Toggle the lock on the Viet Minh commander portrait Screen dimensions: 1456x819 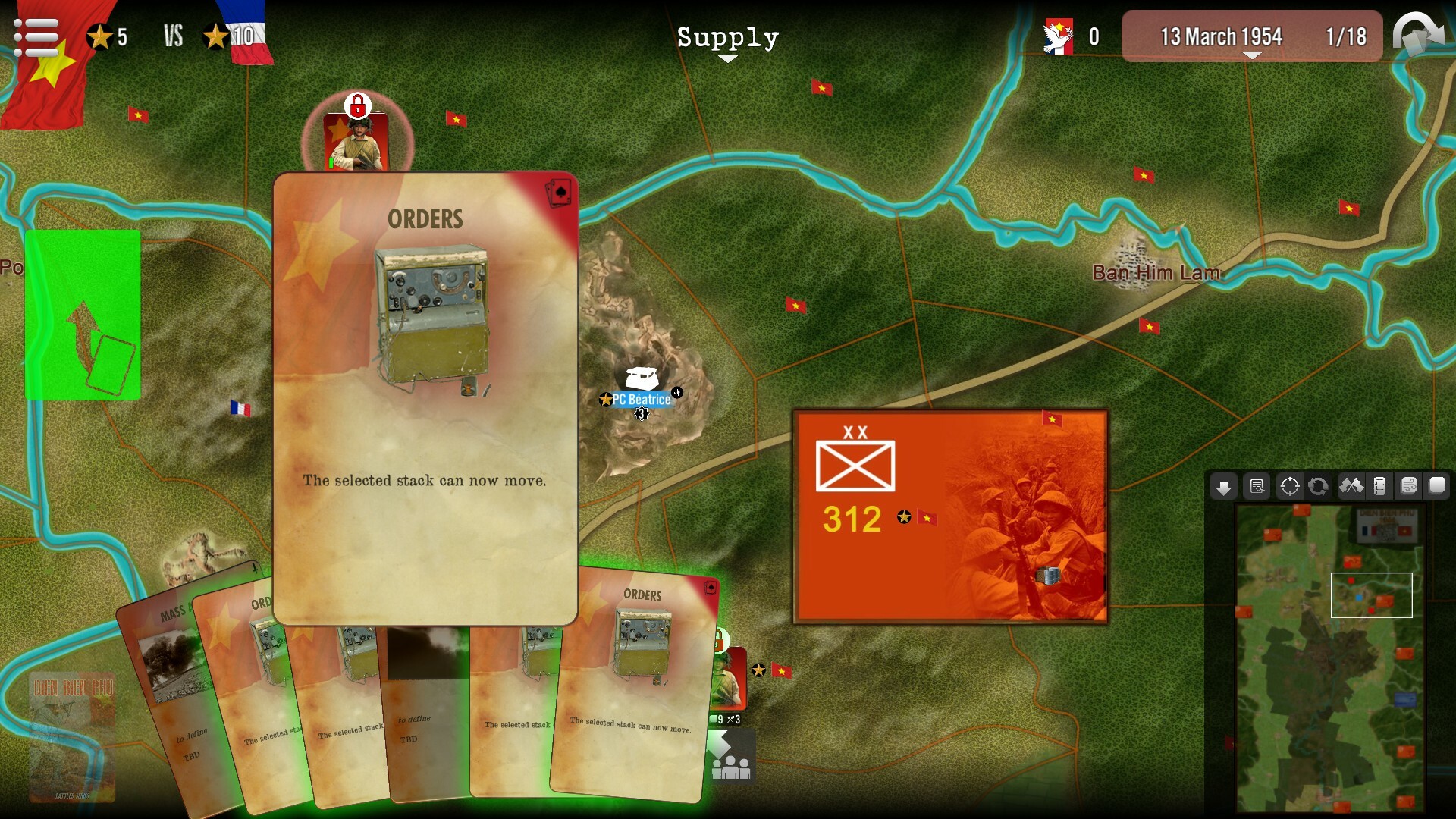tap(357, 107)
